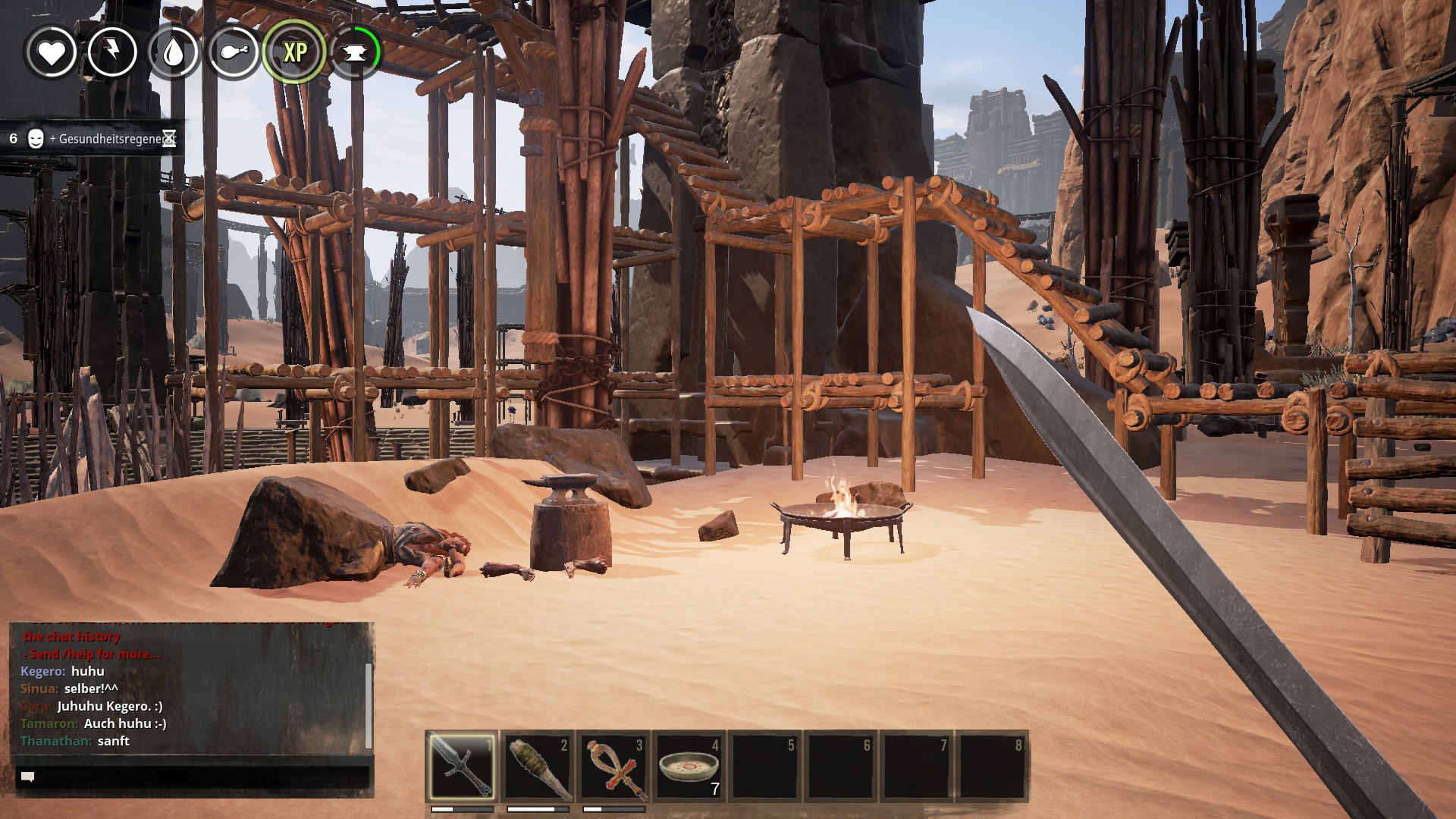1456x819 pixels.
Task: Use the food bowl in hotbar slot 4
Action: 689,766
